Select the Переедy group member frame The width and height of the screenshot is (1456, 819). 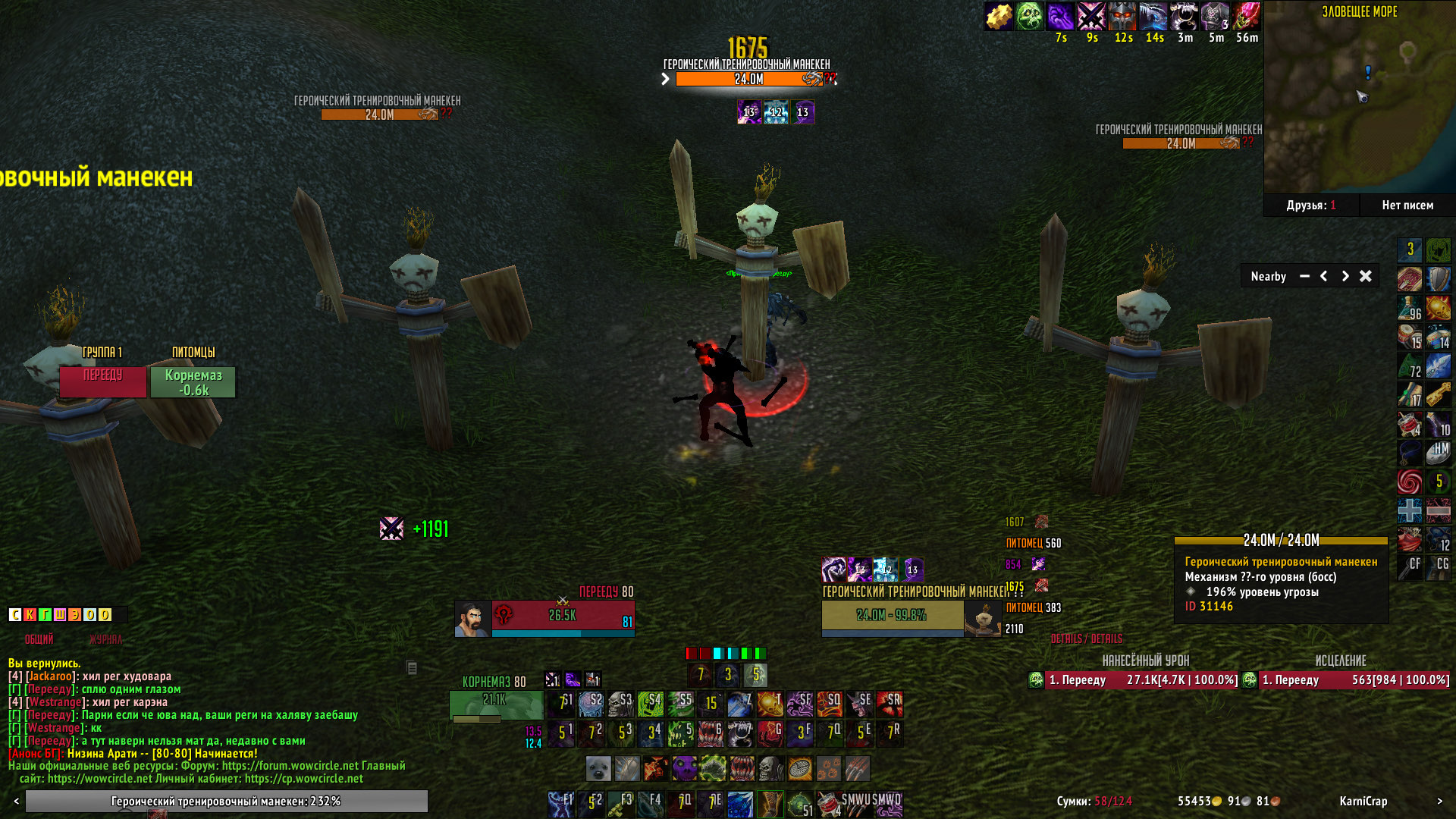102,382
